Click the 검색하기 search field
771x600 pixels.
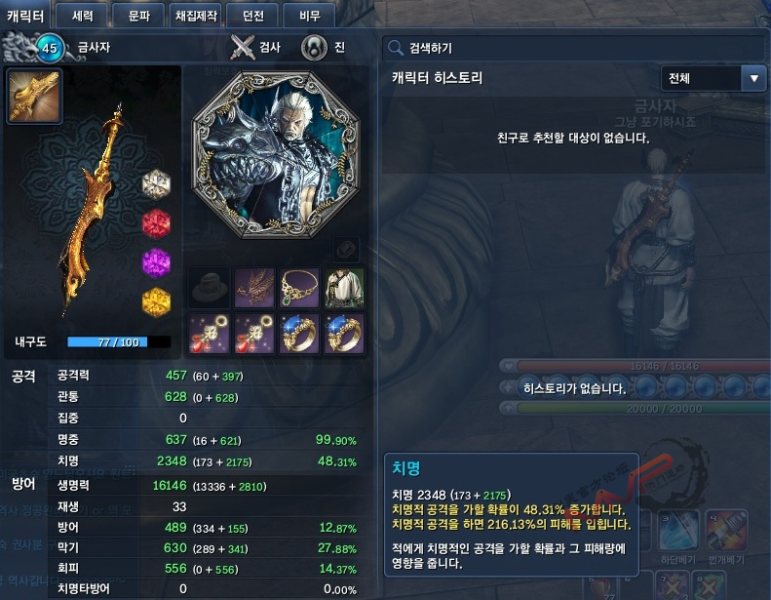(575, 47)
